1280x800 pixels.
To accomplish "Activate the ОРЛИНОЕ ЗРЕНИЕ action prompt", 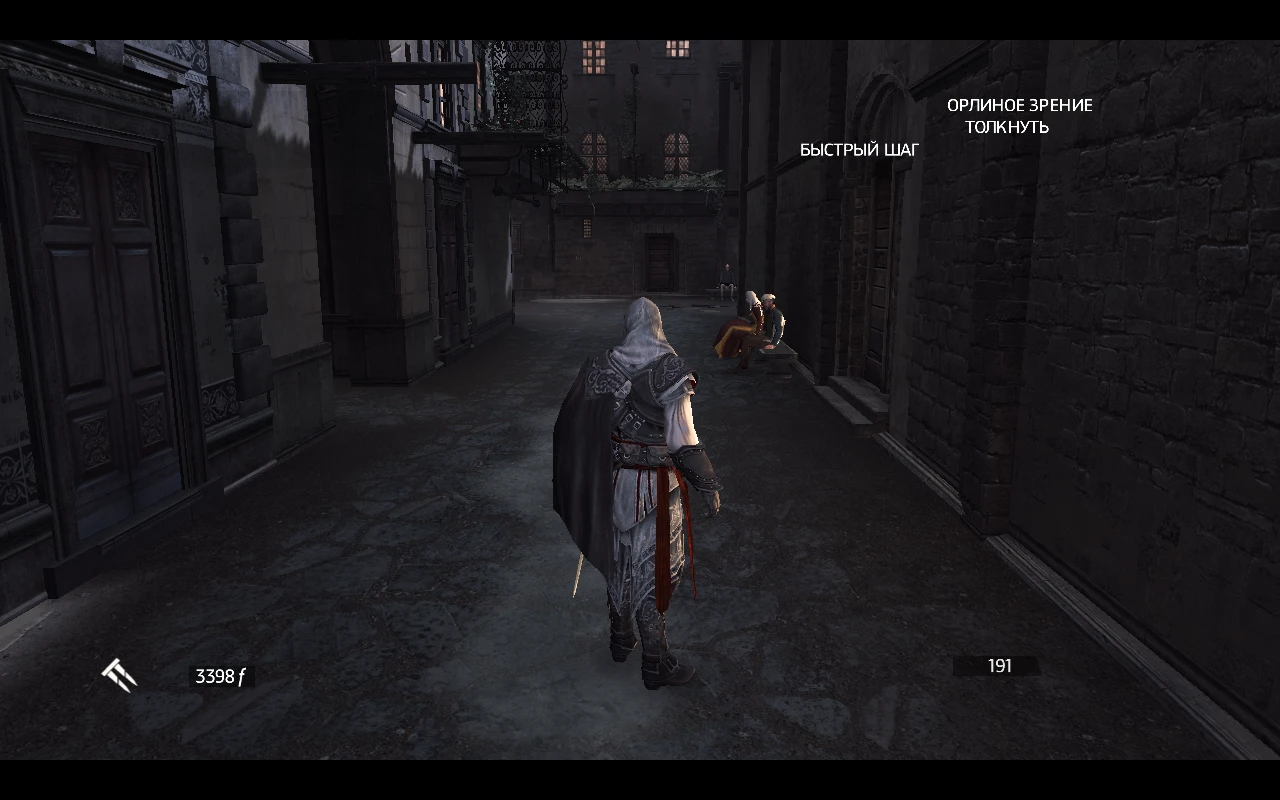I will (1019, 105).
